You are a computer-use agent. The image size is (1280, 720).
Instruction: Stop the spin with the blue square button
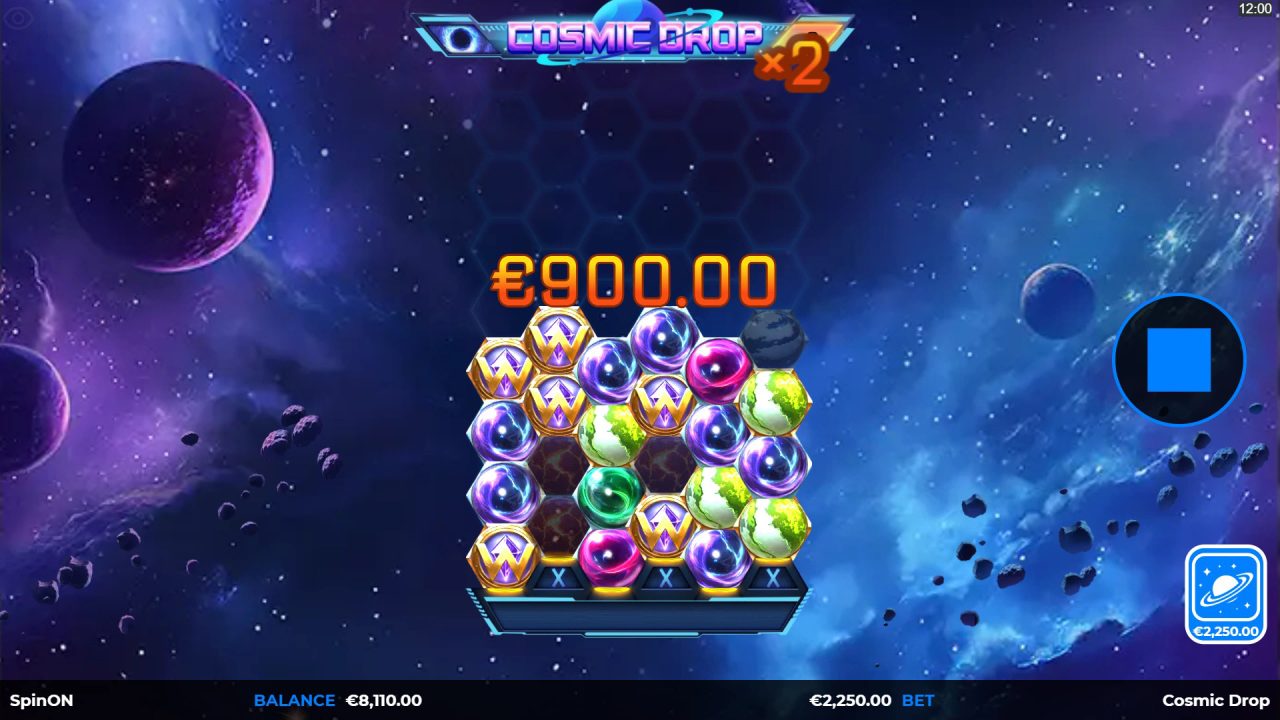tap(1178, 360)
